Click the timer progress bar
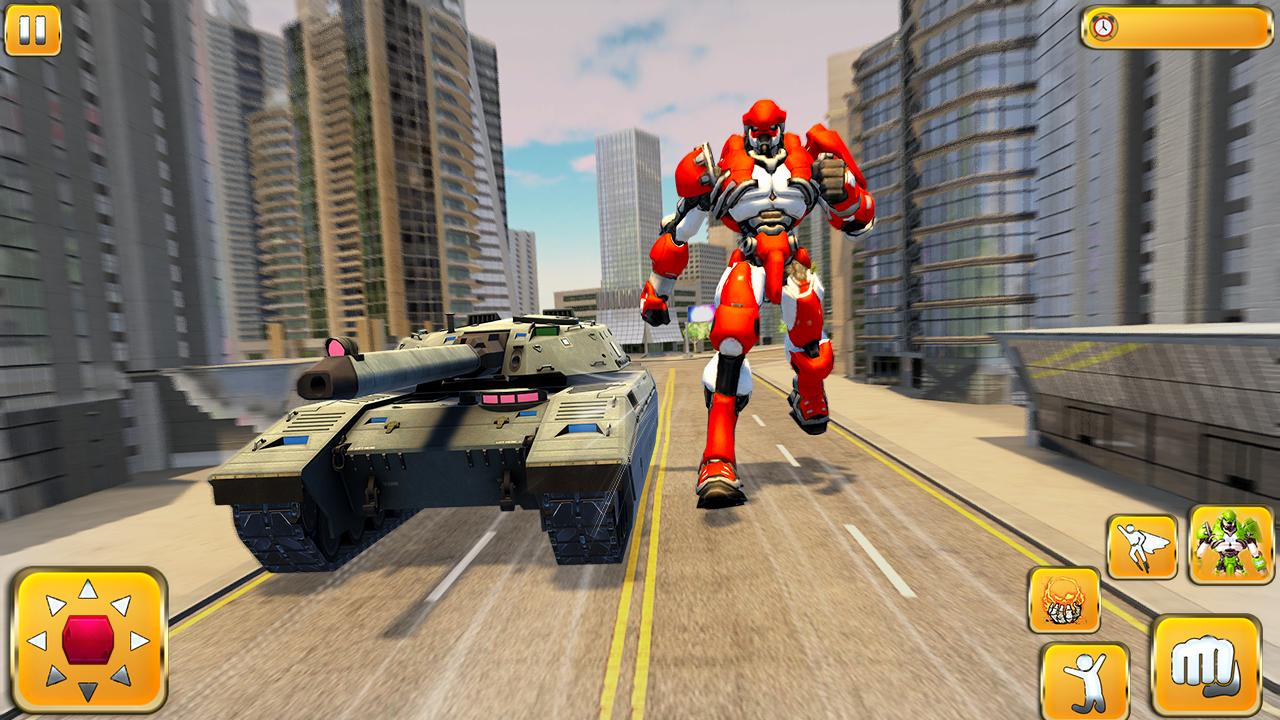The height and width of the screenshot is (720, 1280). tap(1180, 30)
